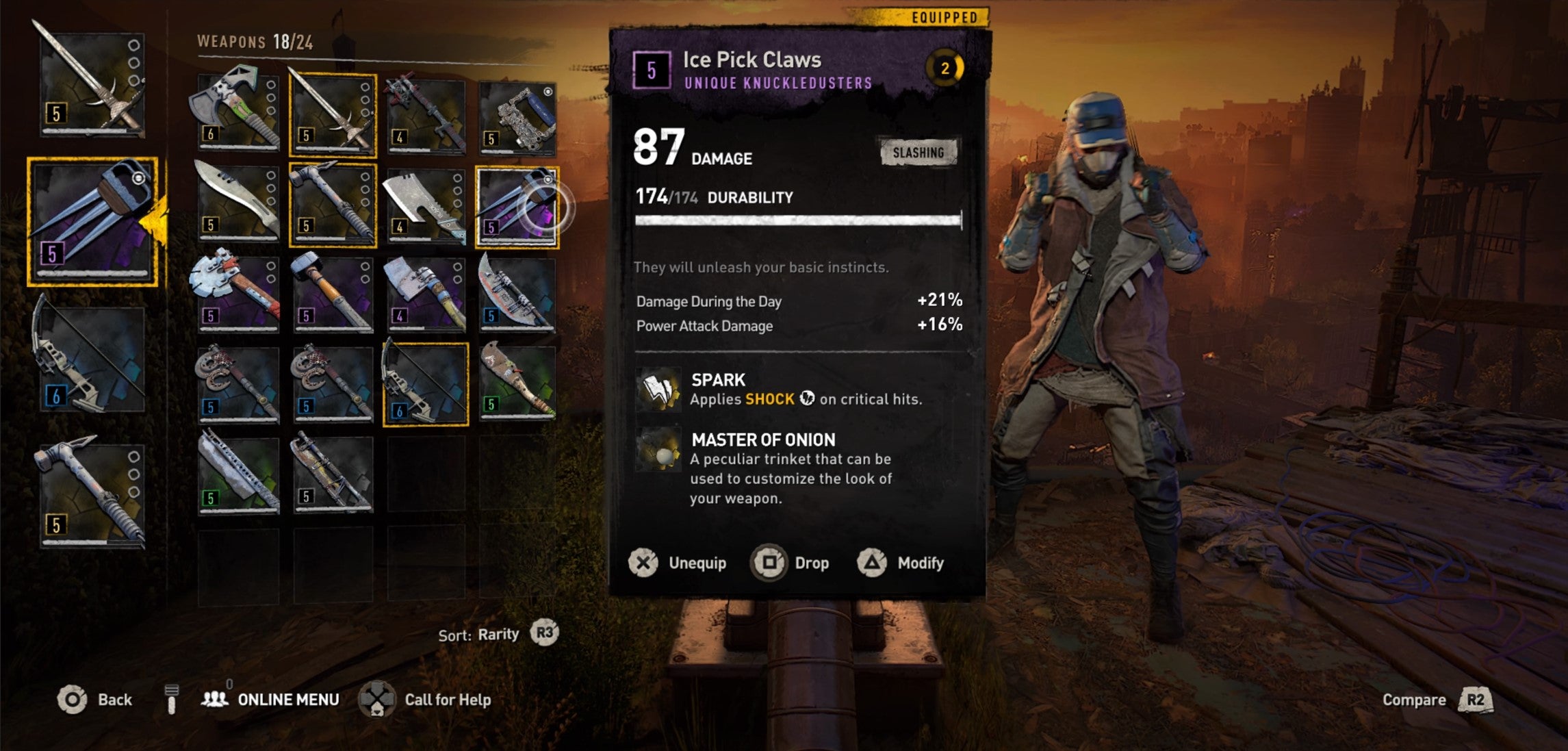The width and height of the screenshot is (1568, 751).
Task: Pick the double-bladed level 4 weapon
Action: pyautogui.click(x=426, y=114)
